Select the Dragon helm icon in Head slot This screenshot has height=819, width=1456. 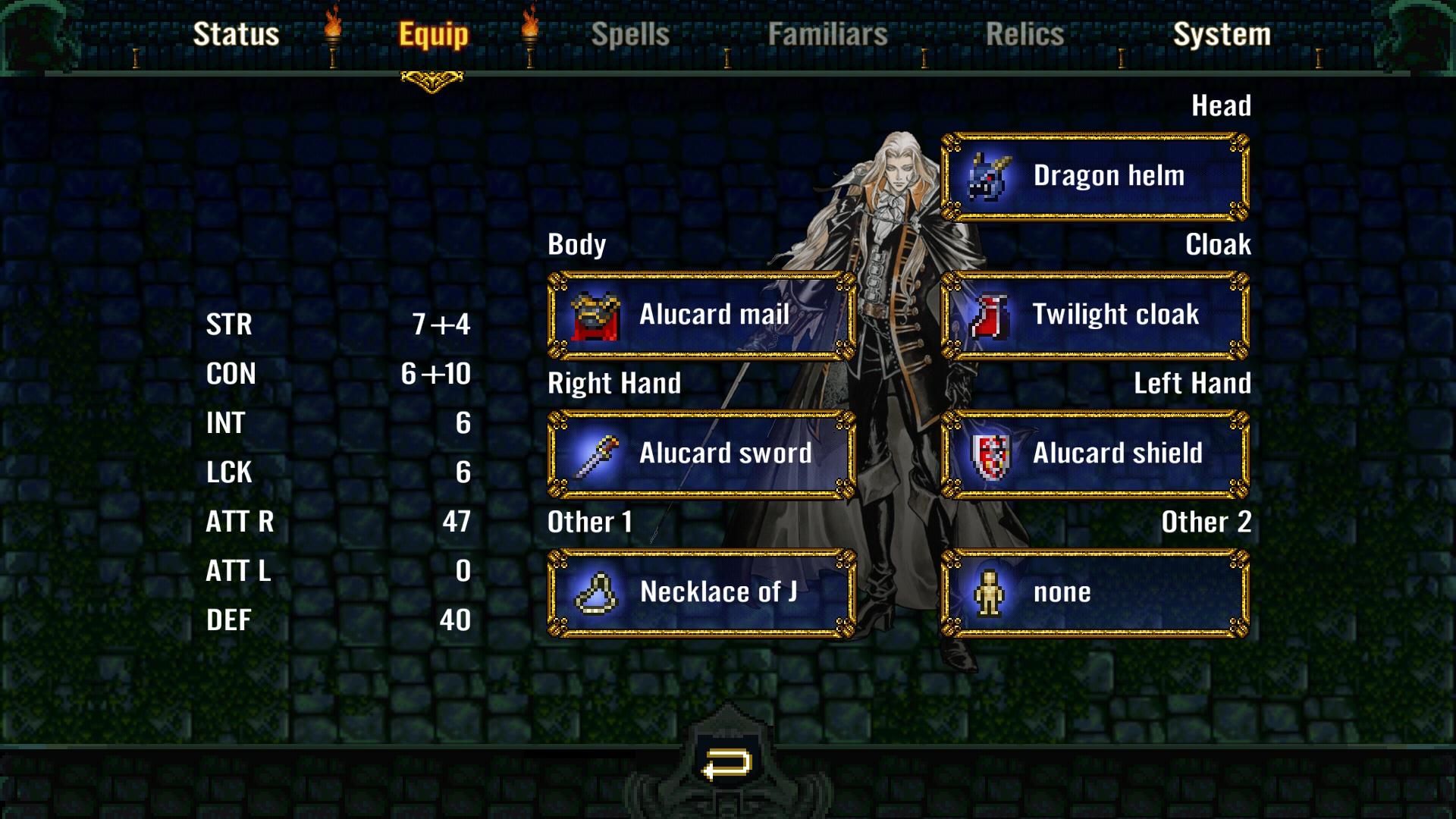pyautogui.click(x=987, y=175)
